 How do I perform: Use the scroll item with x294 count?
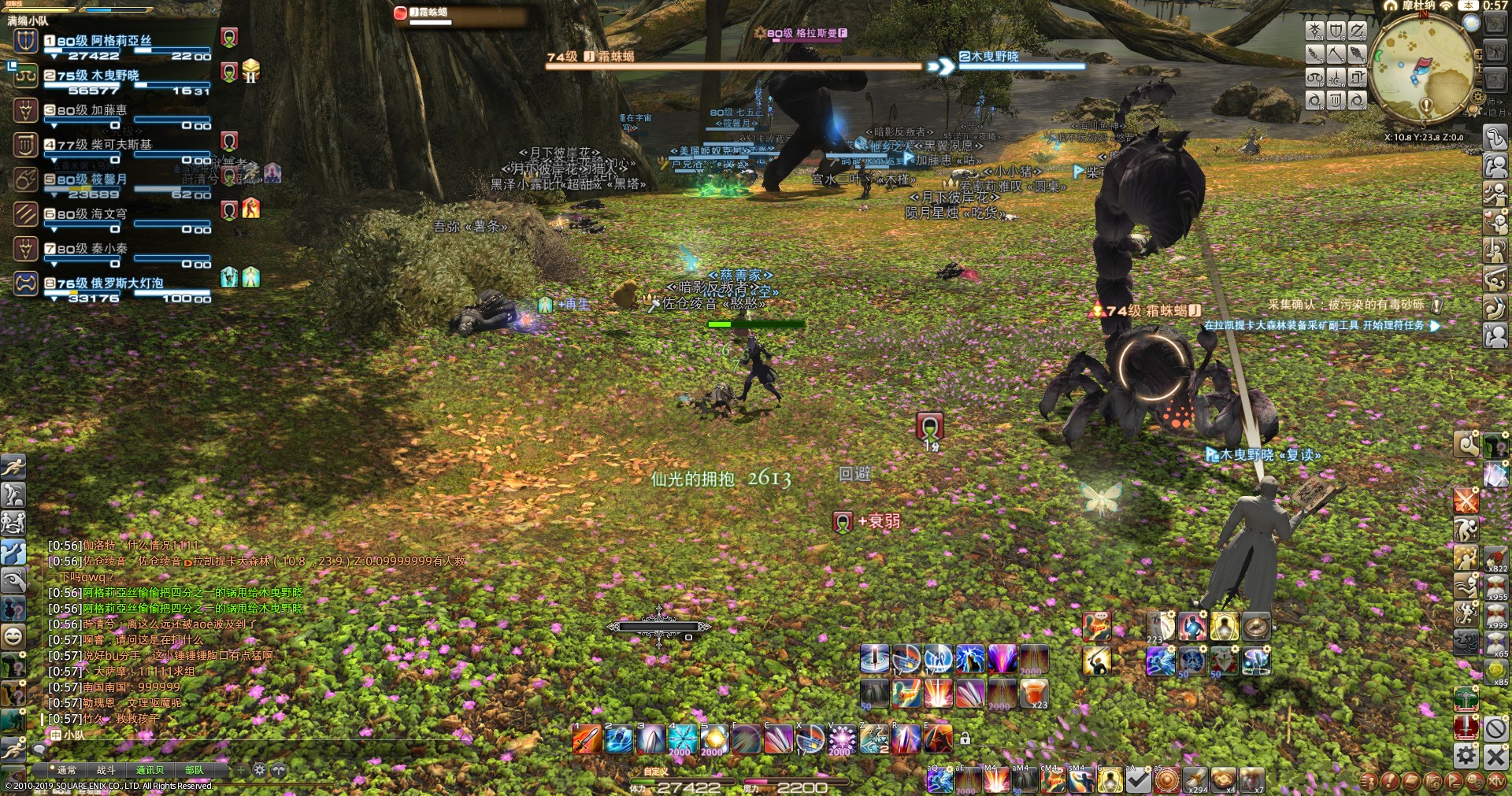click(x=1194, y=779)
